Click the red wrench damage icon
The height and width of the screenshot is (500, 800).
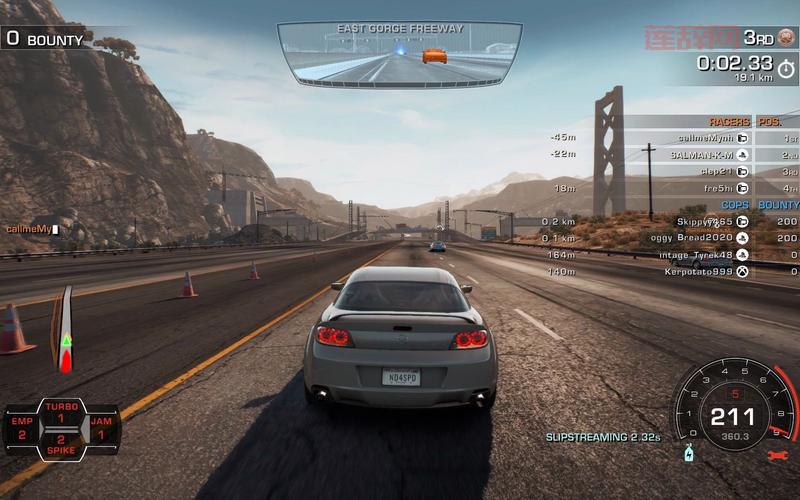776,455
